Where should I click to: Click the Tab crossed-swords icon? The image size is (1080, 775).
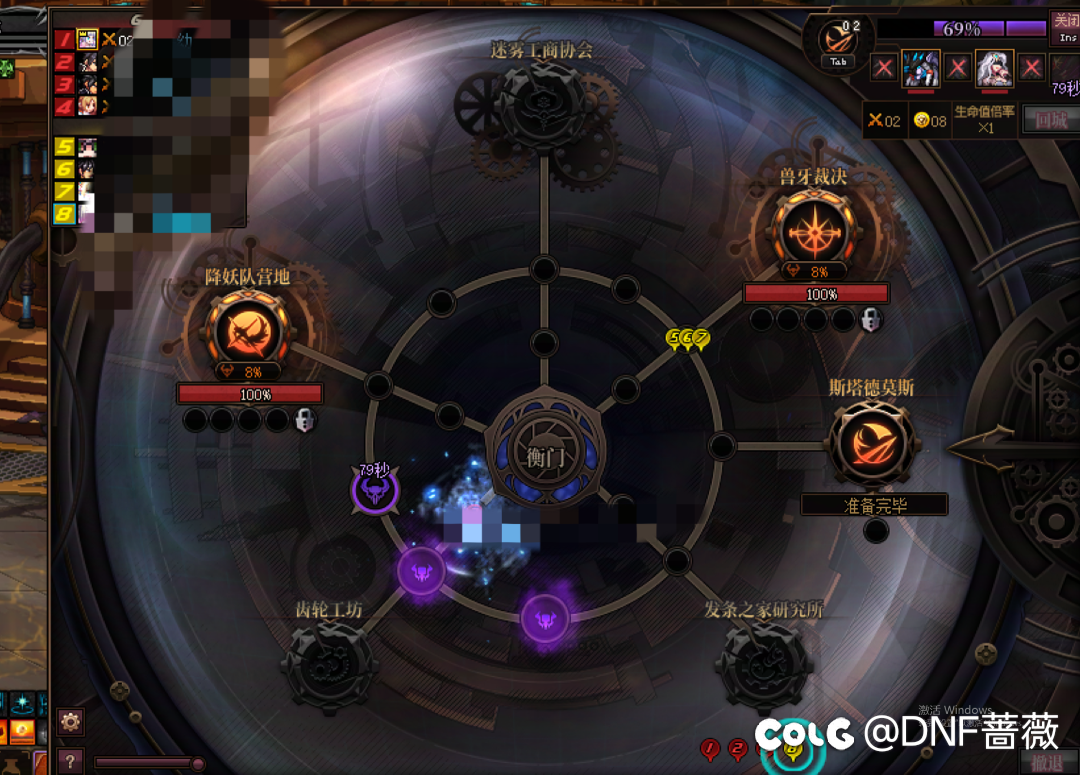pyautogui.click(x=838, y=40)
